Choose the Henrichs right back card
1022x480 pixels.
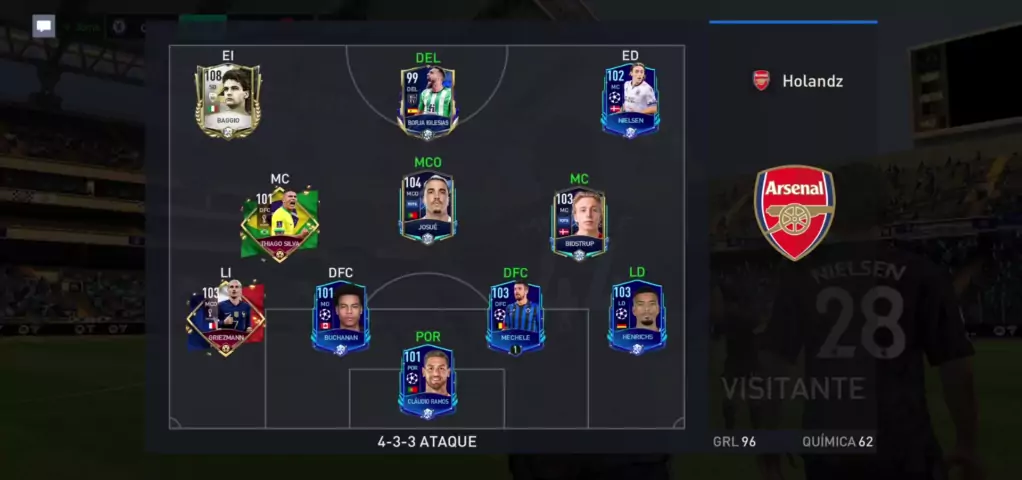(637, 318)
